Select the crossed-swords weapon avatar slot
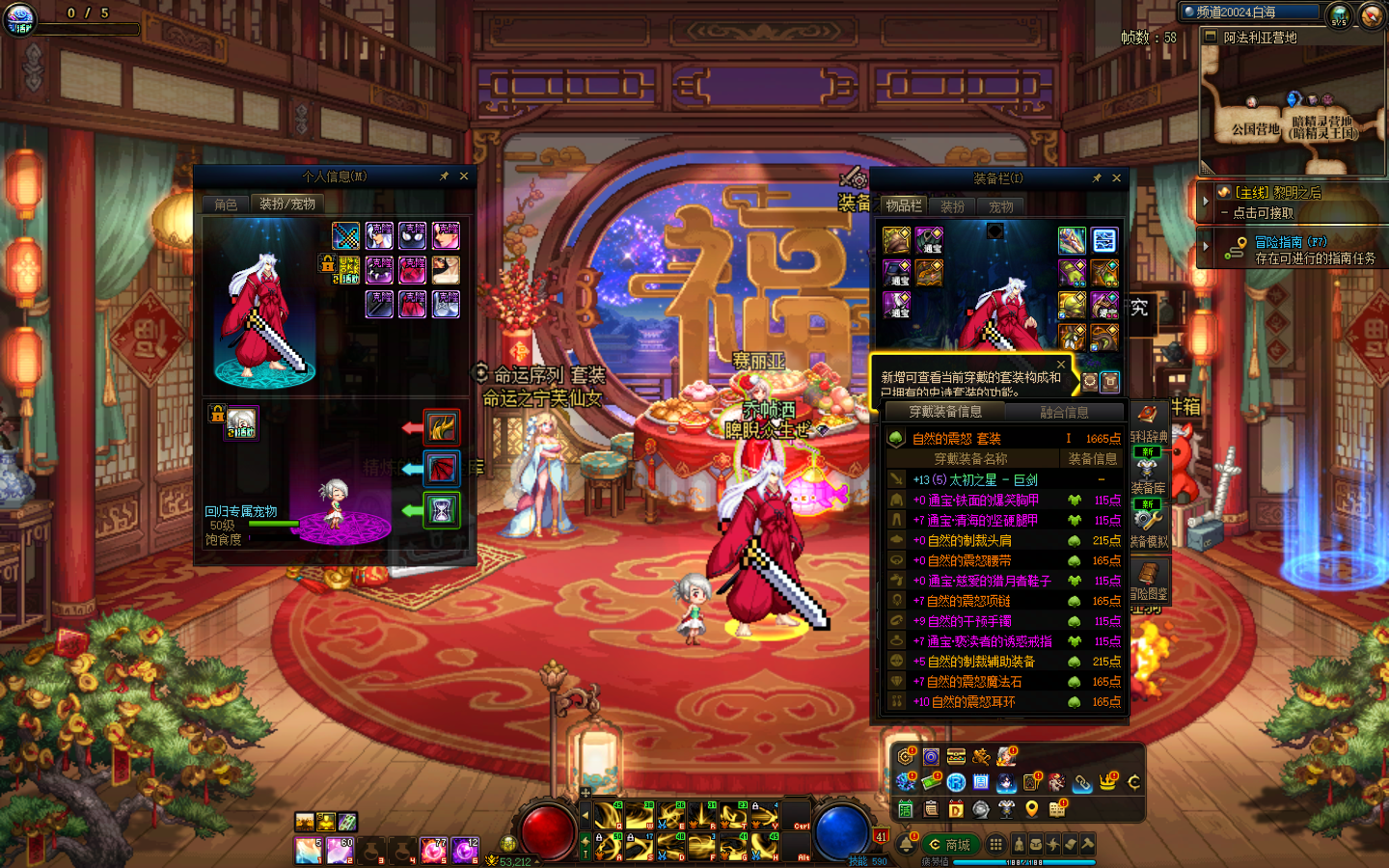1389x868 pixels. tap(345, 235)
